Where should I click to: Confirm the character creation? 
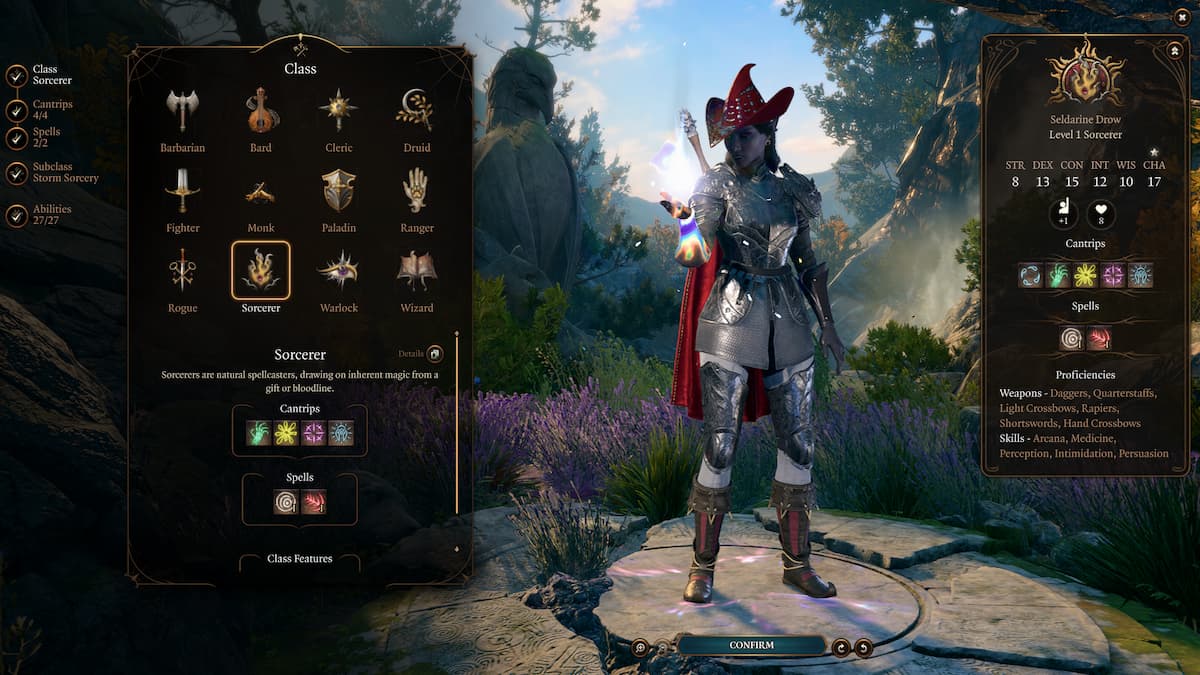[751, 646]
